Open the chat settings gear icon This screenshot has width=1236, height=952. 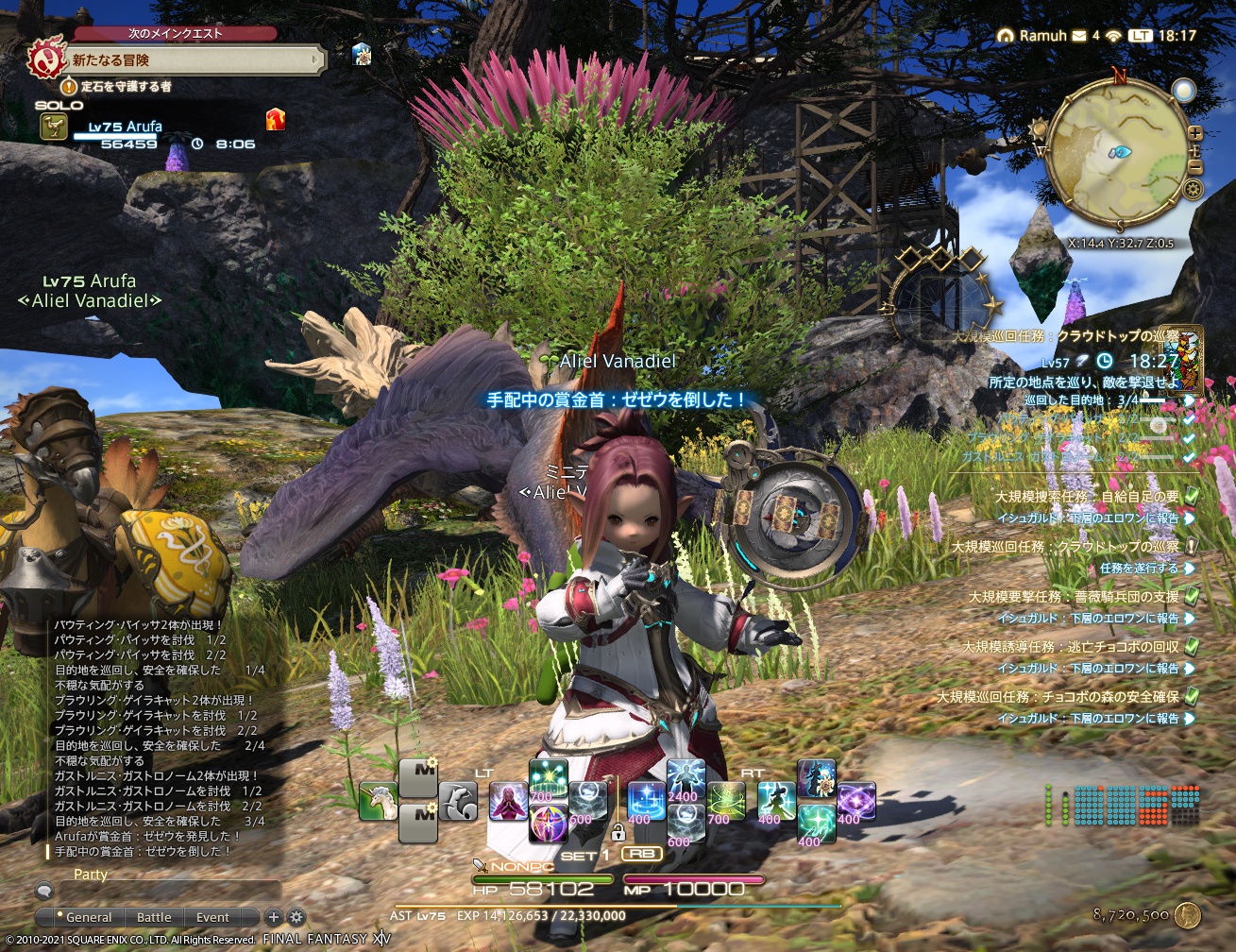click(296, 917)
